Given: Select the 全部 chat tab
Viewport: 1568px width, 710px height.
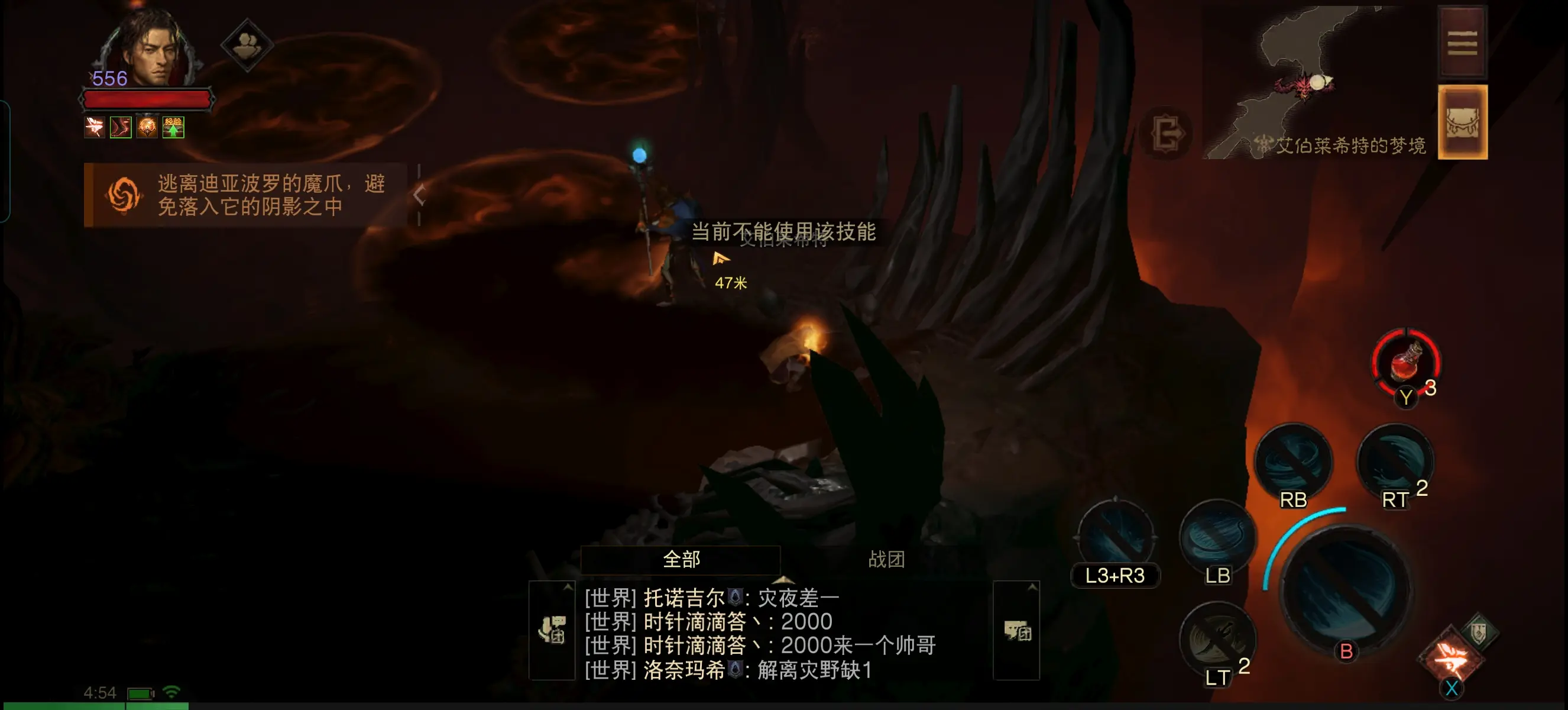Looking at the screenshot, I should point(680,559).
